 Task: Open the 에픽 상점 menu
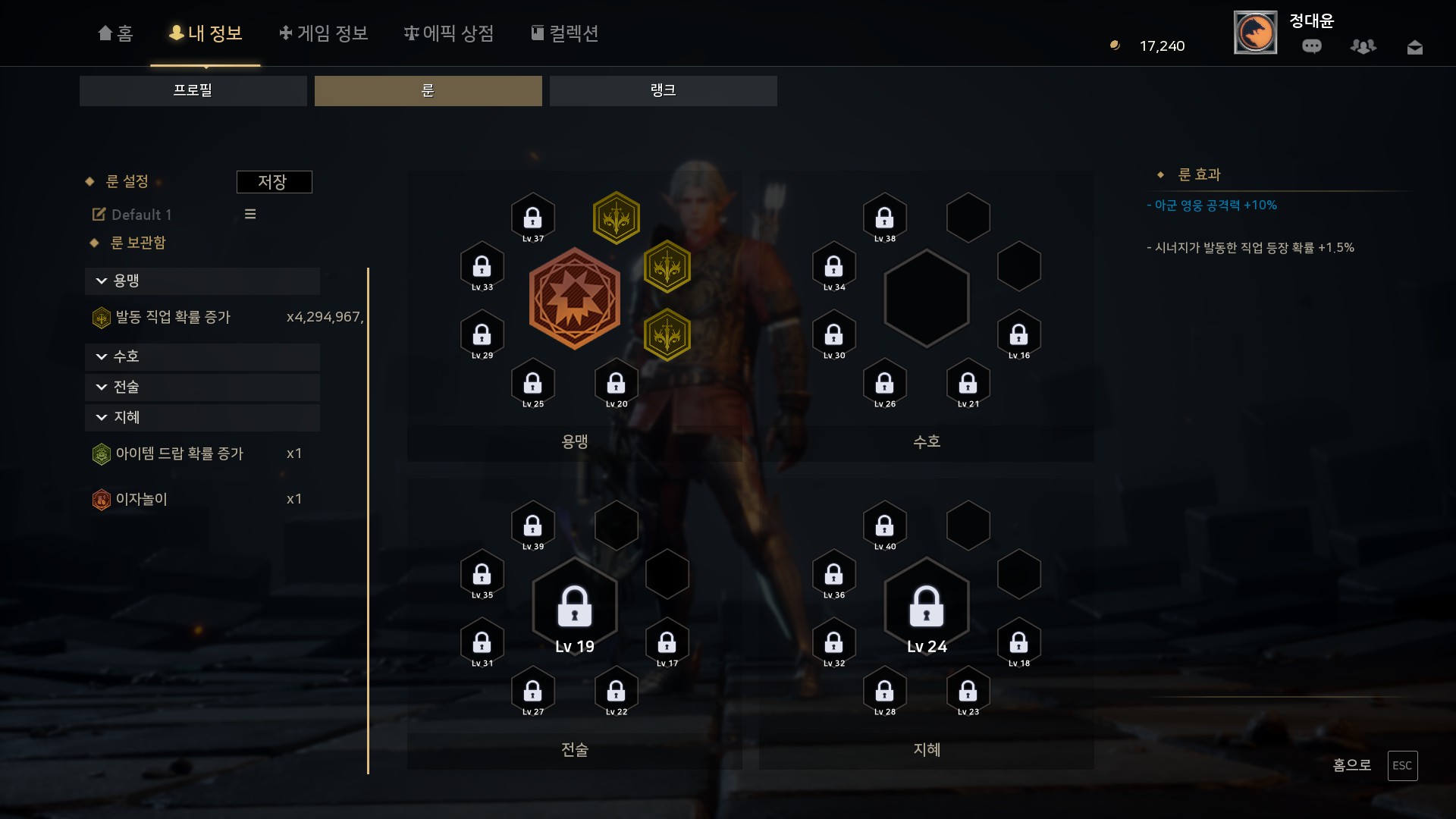(449, 33)
